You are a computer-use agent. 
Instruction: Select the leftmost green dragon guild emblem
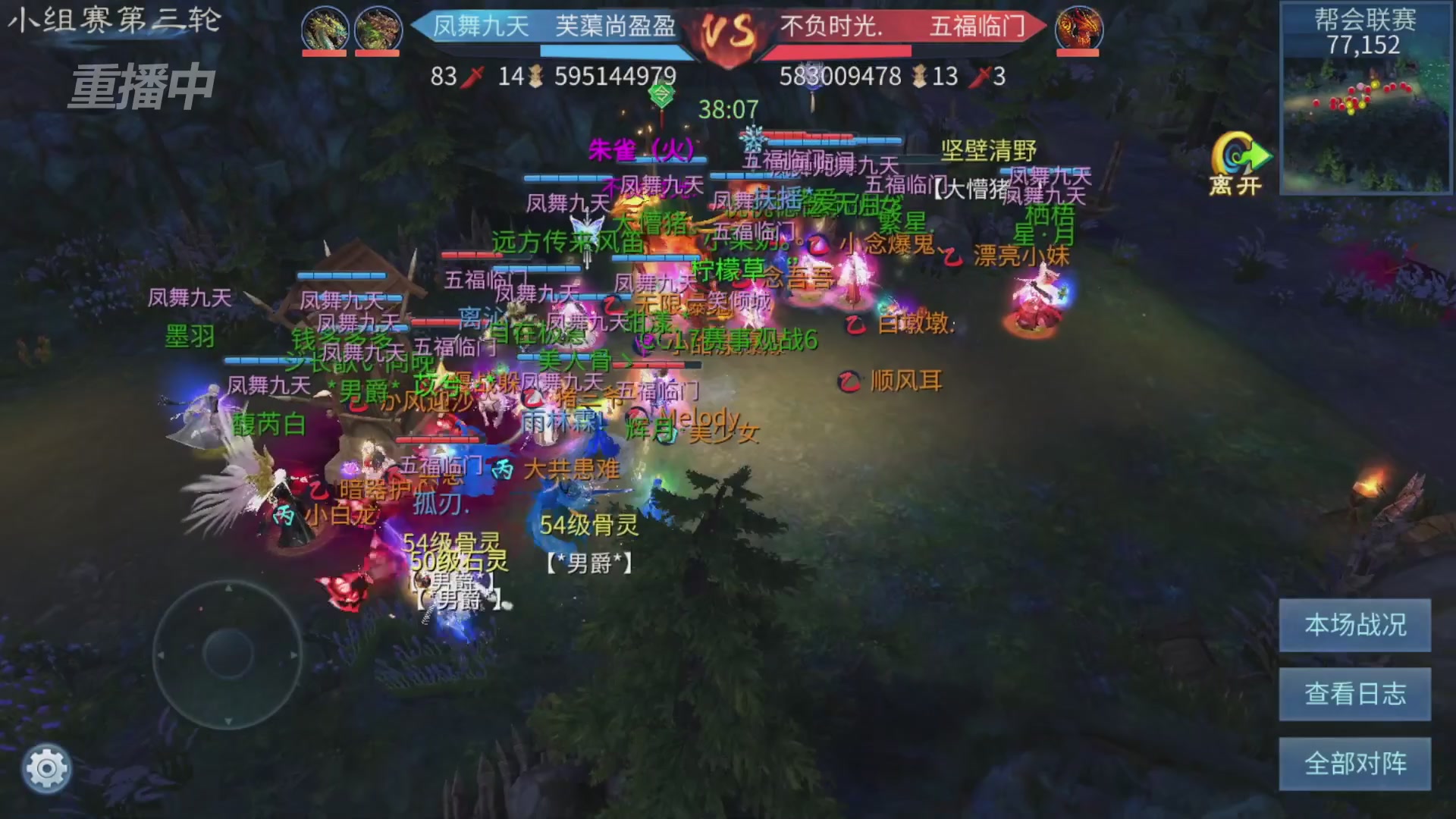(x=325, y=28)
